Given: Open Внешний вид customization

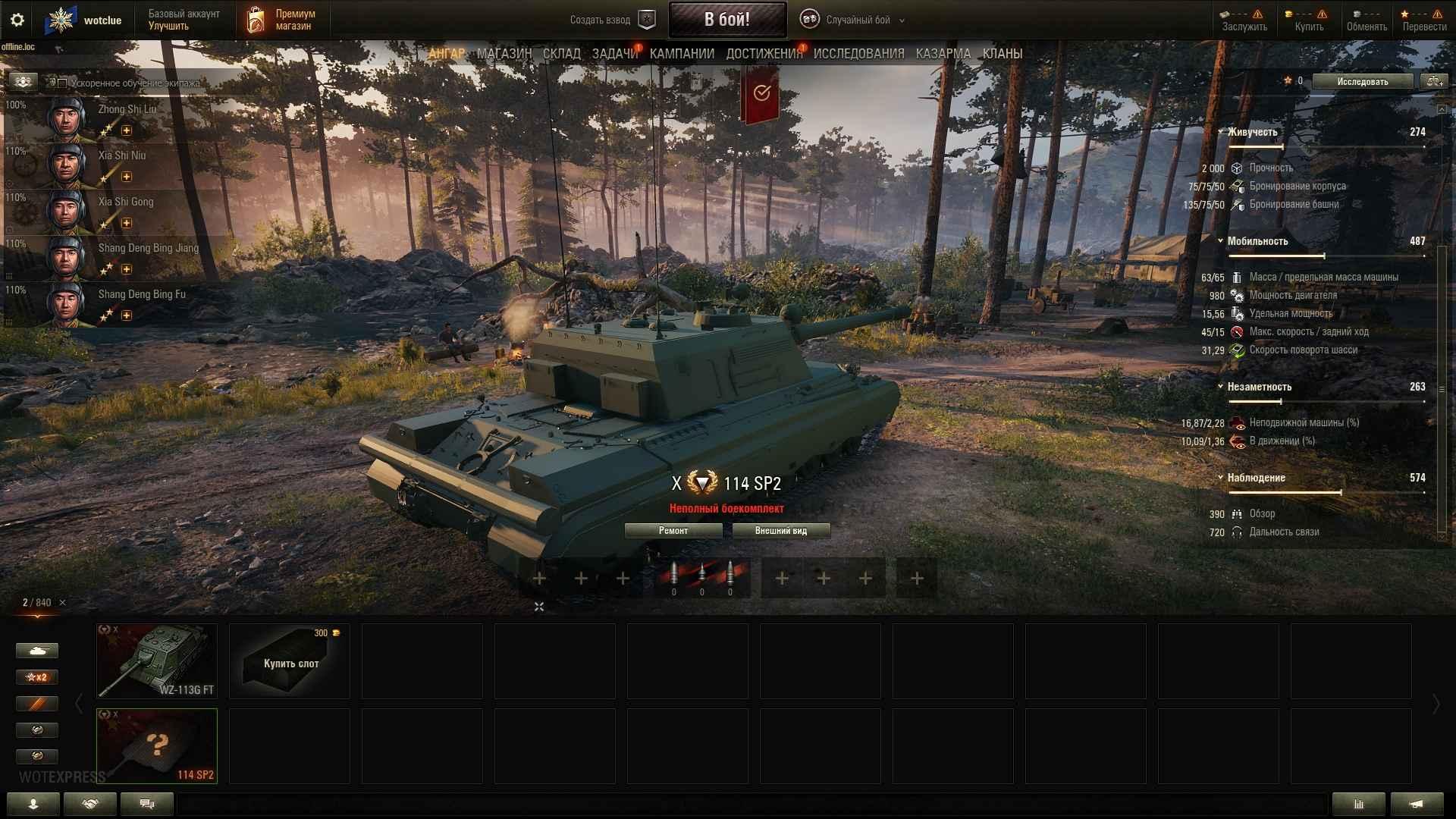Looking at the screenshot, I should pos(780,531).
